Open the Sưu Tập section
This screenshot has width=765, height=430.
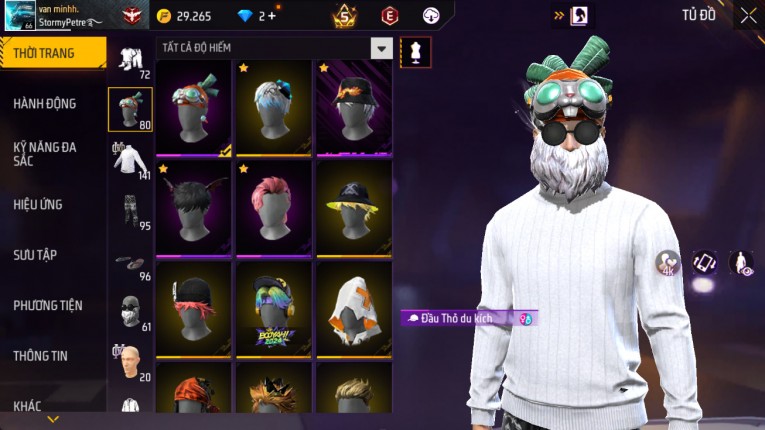click(x=35, y=255)
